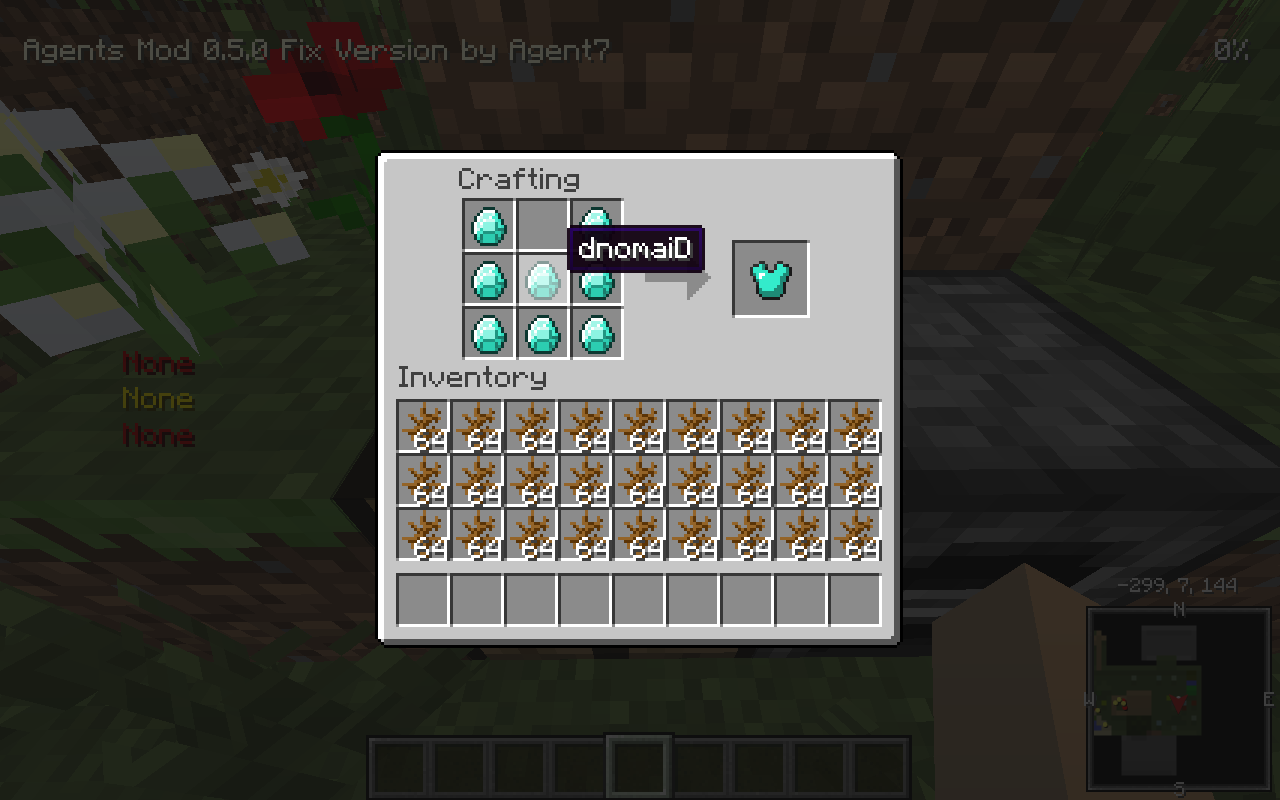Select the diamond in the top-right crafting slot

point(597,226)
